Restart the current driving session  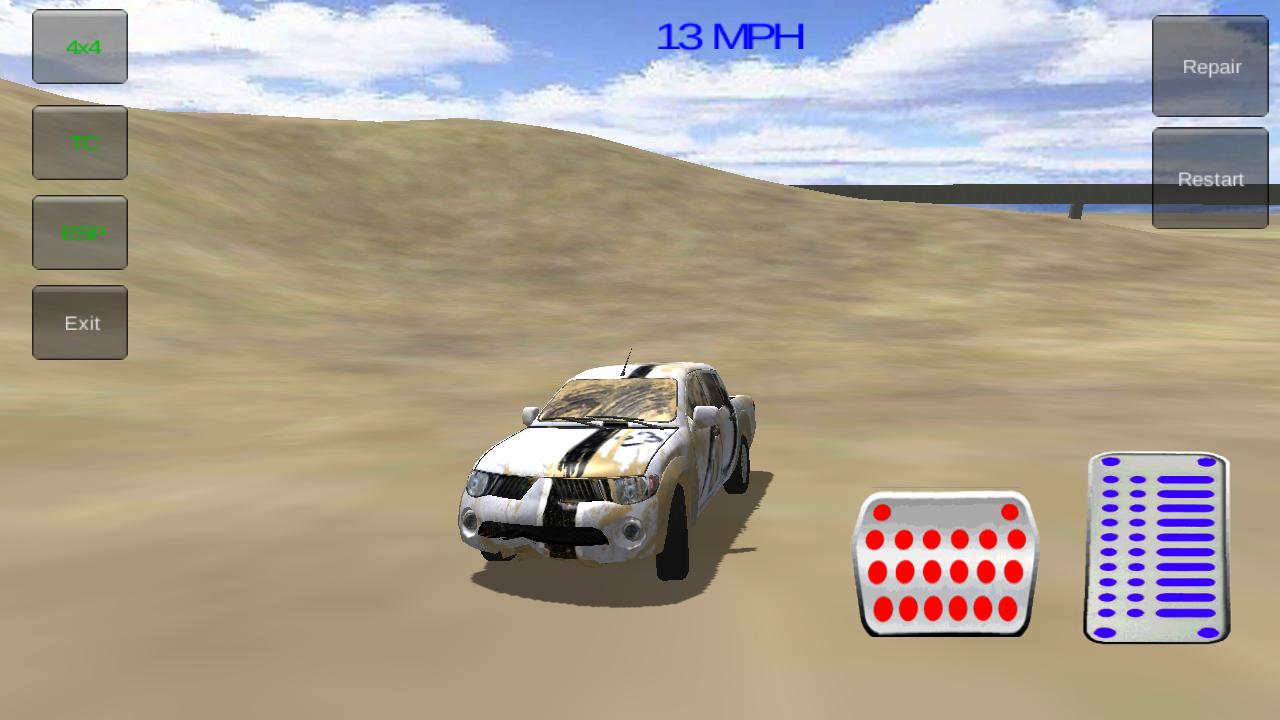tap(1210, 179)
